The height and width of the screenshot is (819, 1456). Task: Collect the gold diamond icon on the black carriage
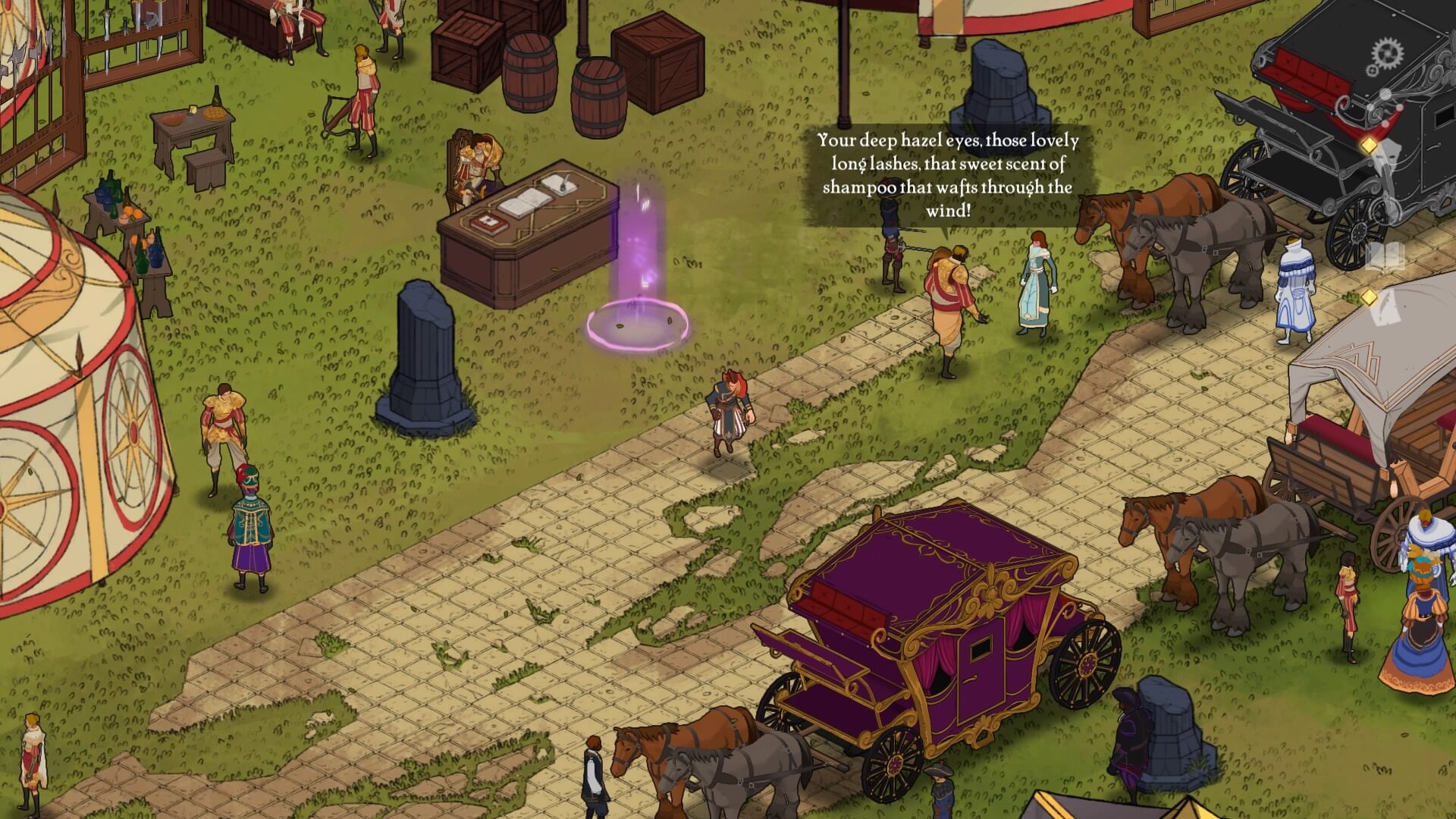click(1370, 146)
